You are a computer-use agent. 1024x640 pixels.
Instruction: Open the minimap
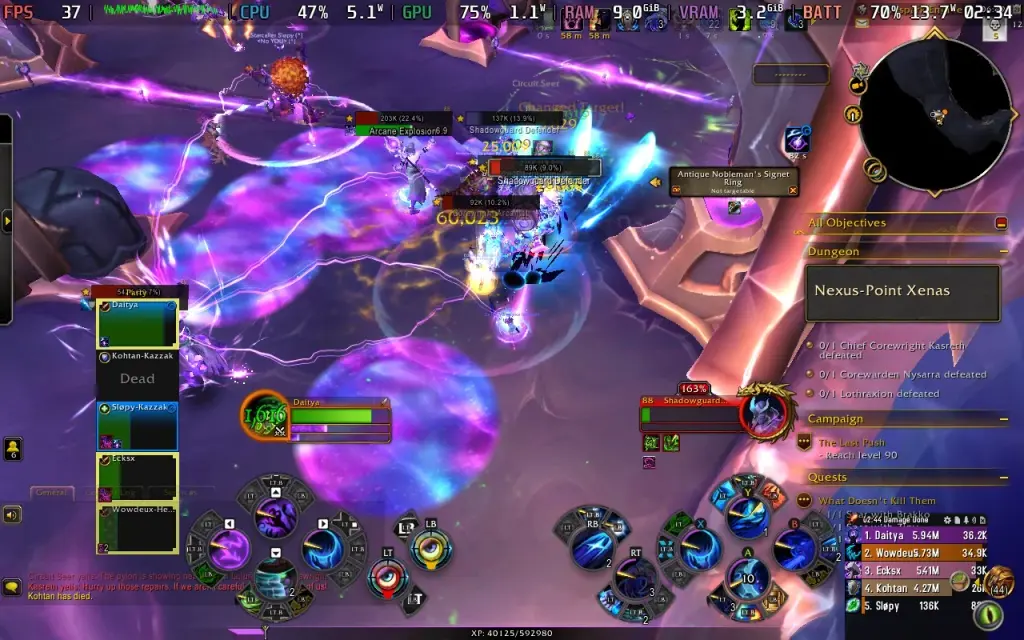coord(935,113)
